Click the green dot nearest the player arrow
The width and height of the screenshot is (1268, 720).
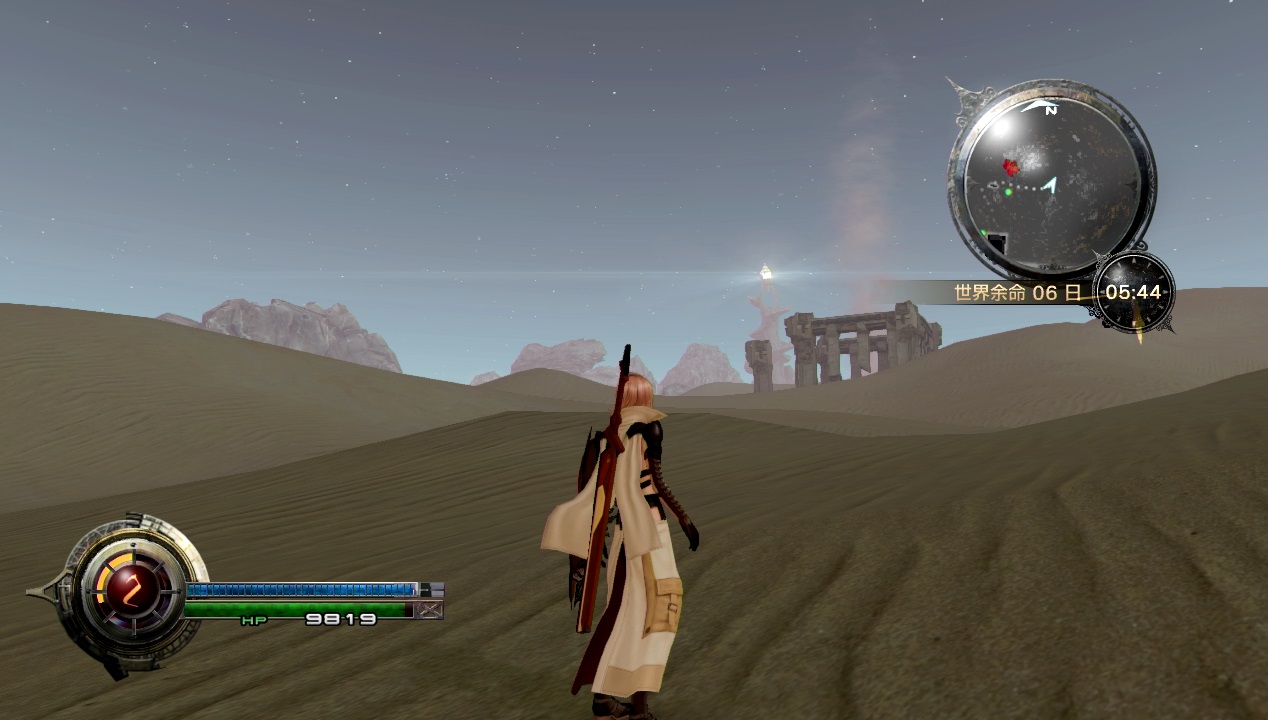pyautogui.click(x=1008, y=191)
